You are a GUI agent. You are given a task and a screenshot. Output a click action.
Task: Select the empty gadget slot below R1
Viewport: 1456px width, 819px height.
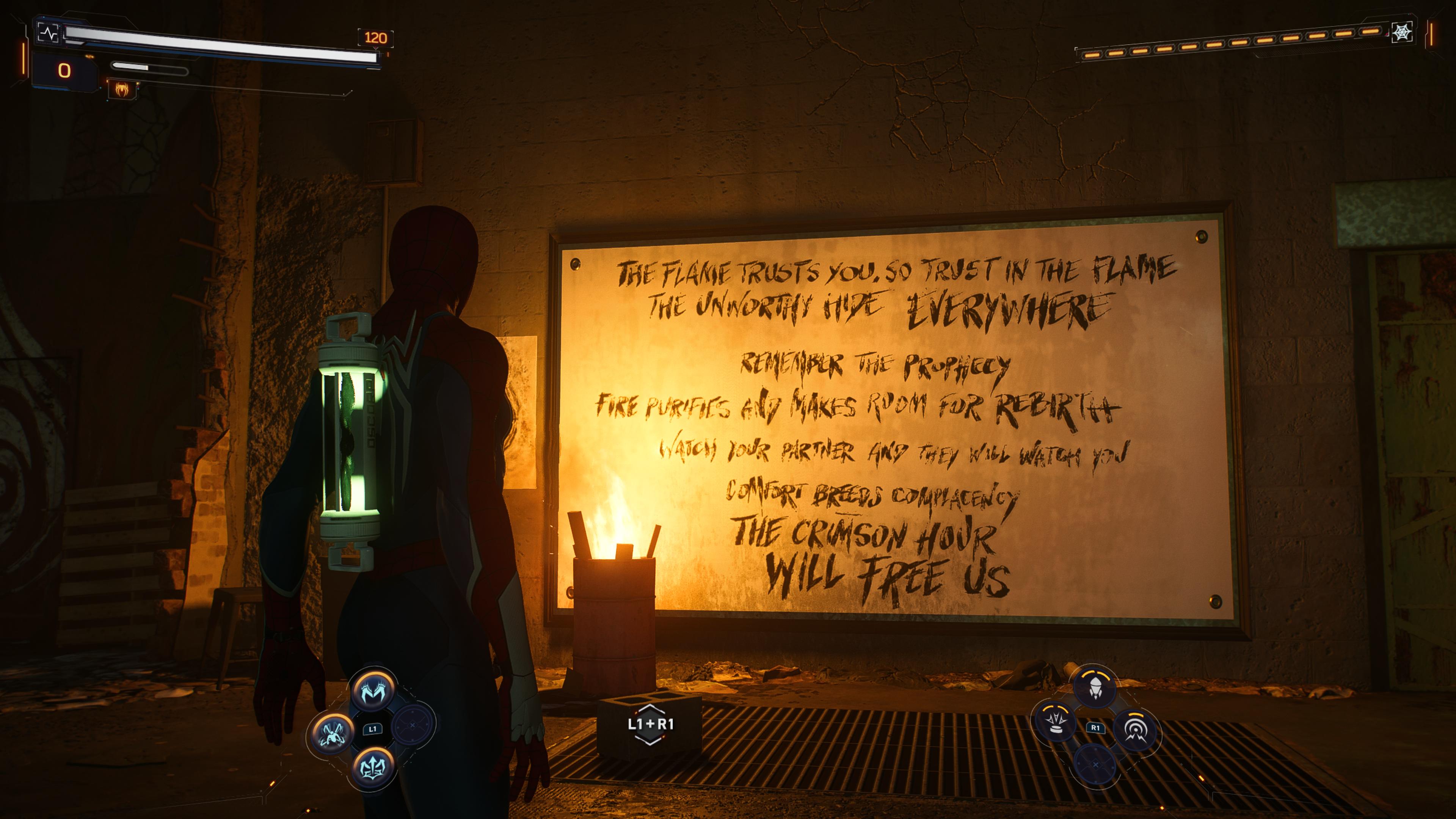1095,764
